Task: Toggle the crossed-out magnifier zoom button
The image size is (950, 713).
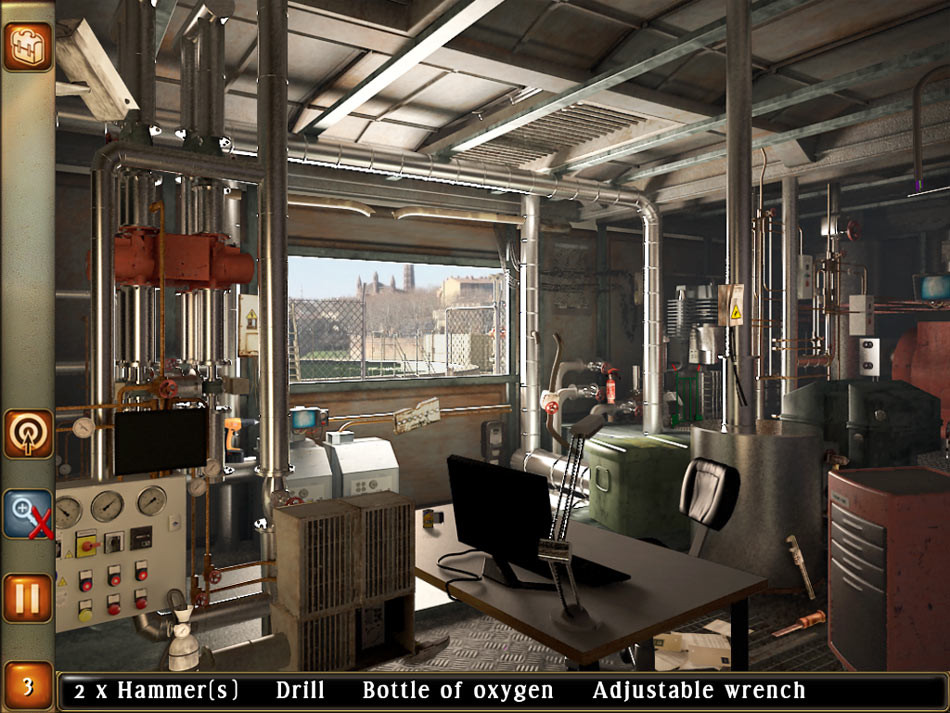Action: 27,514
